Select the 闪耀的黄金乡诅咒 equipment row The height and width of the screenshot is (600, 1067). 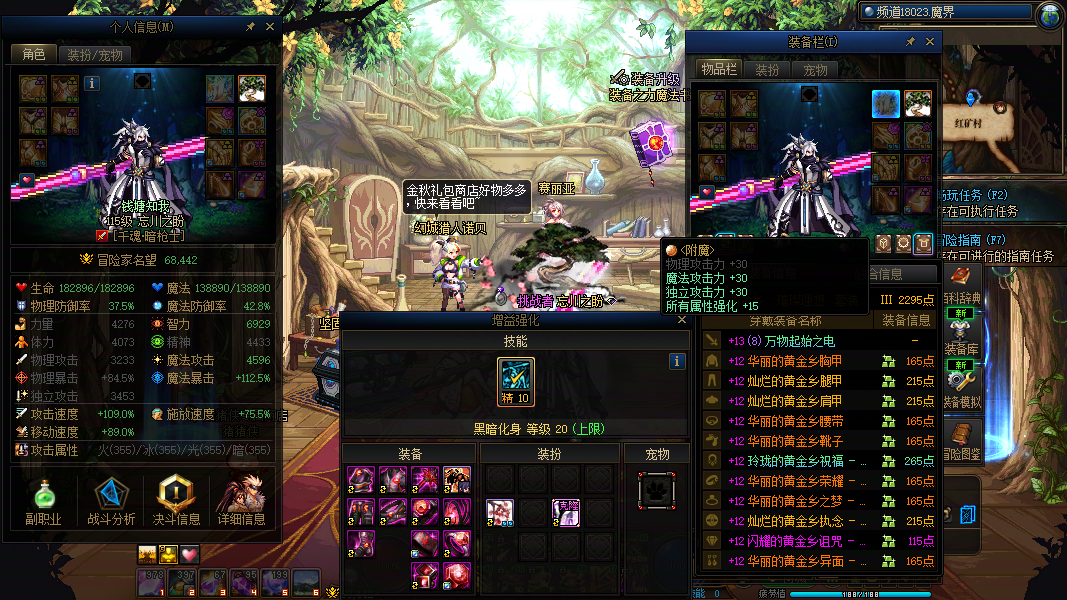[x=790, y=541]
